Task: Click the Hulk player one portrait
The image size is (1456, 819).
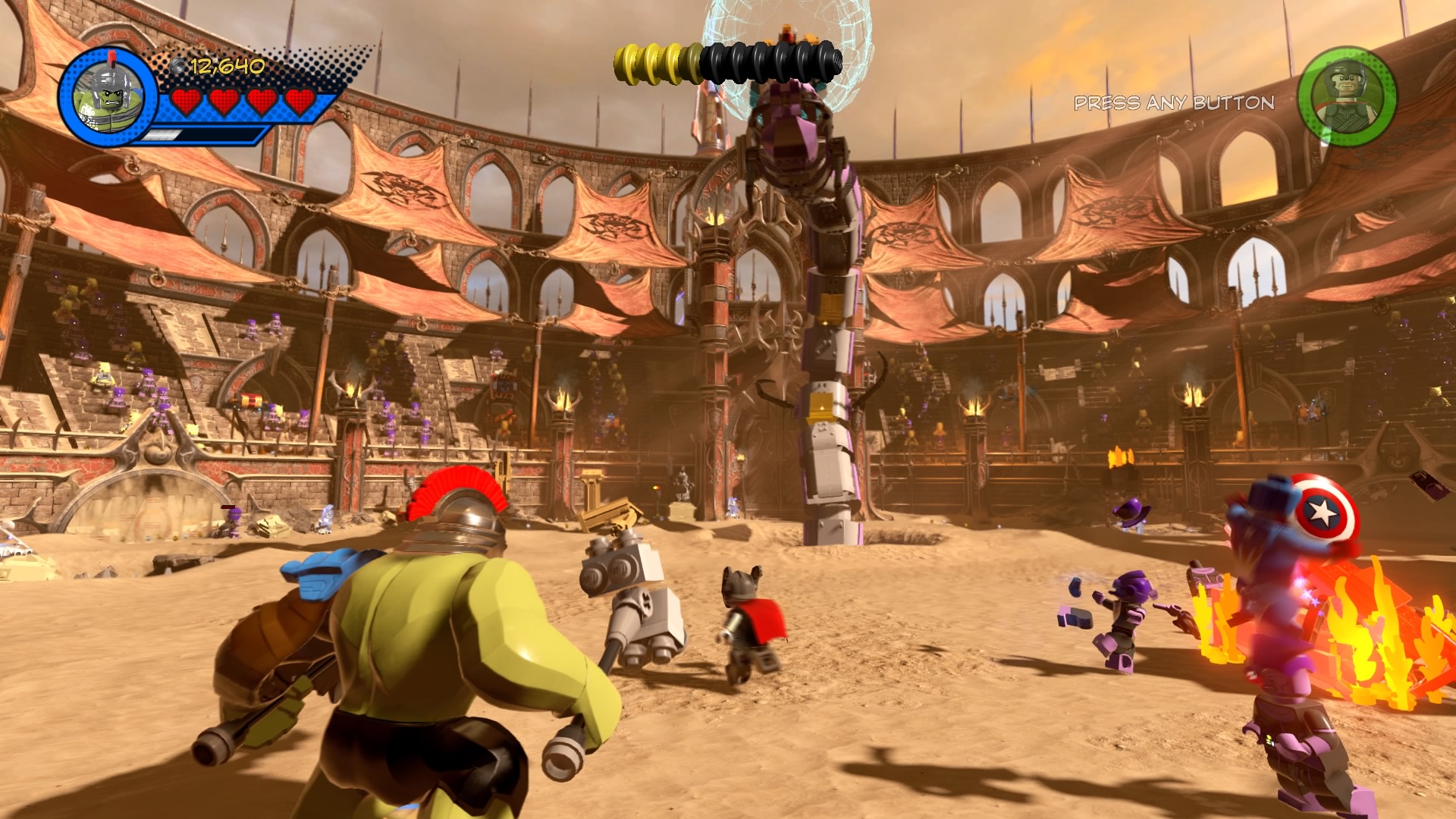Action: tap(107, 98)
